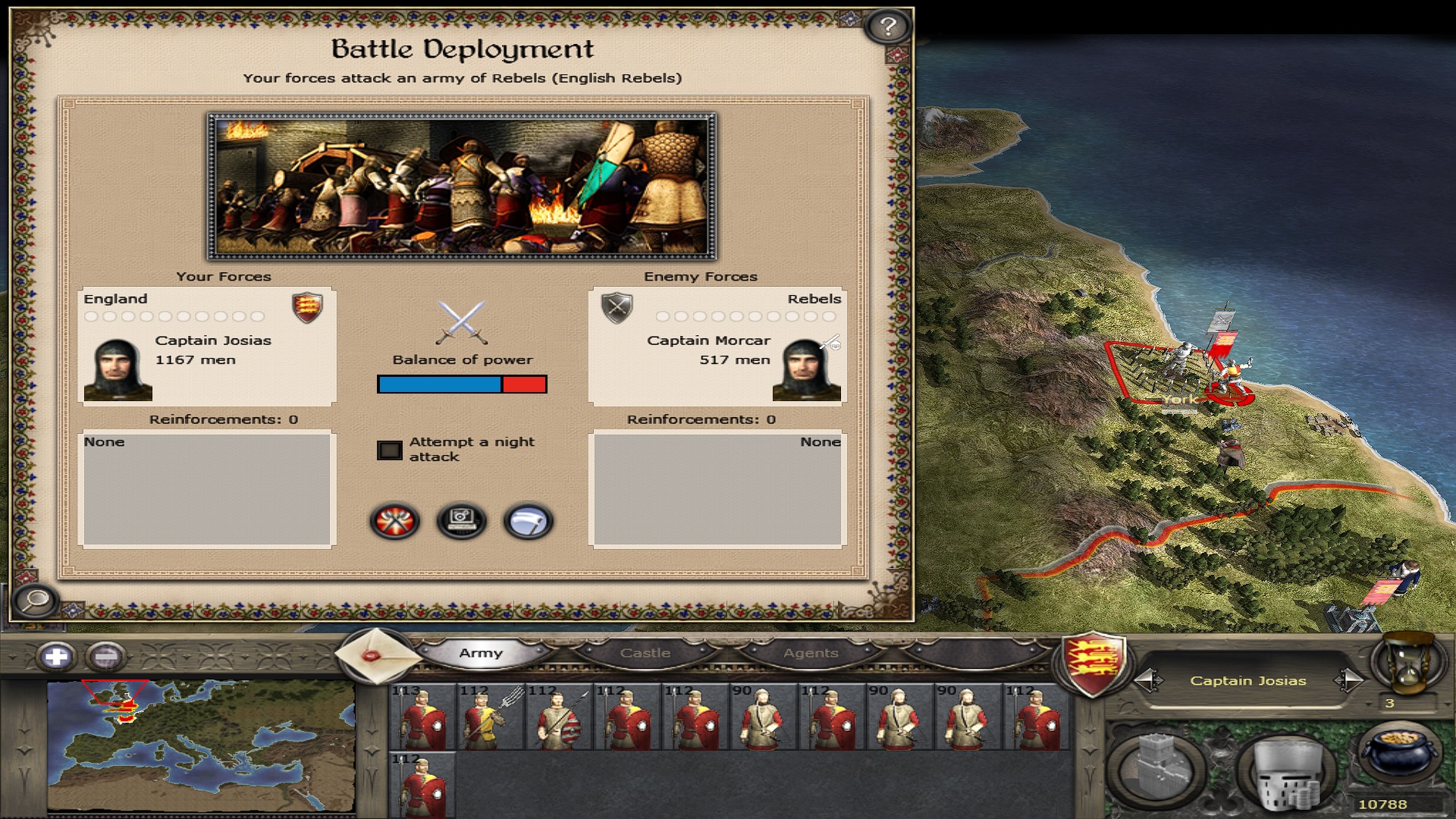Viewport: 1456px width, 819px height.
Task: Zoom in the minimap with plus button
Action: point(56,657)
